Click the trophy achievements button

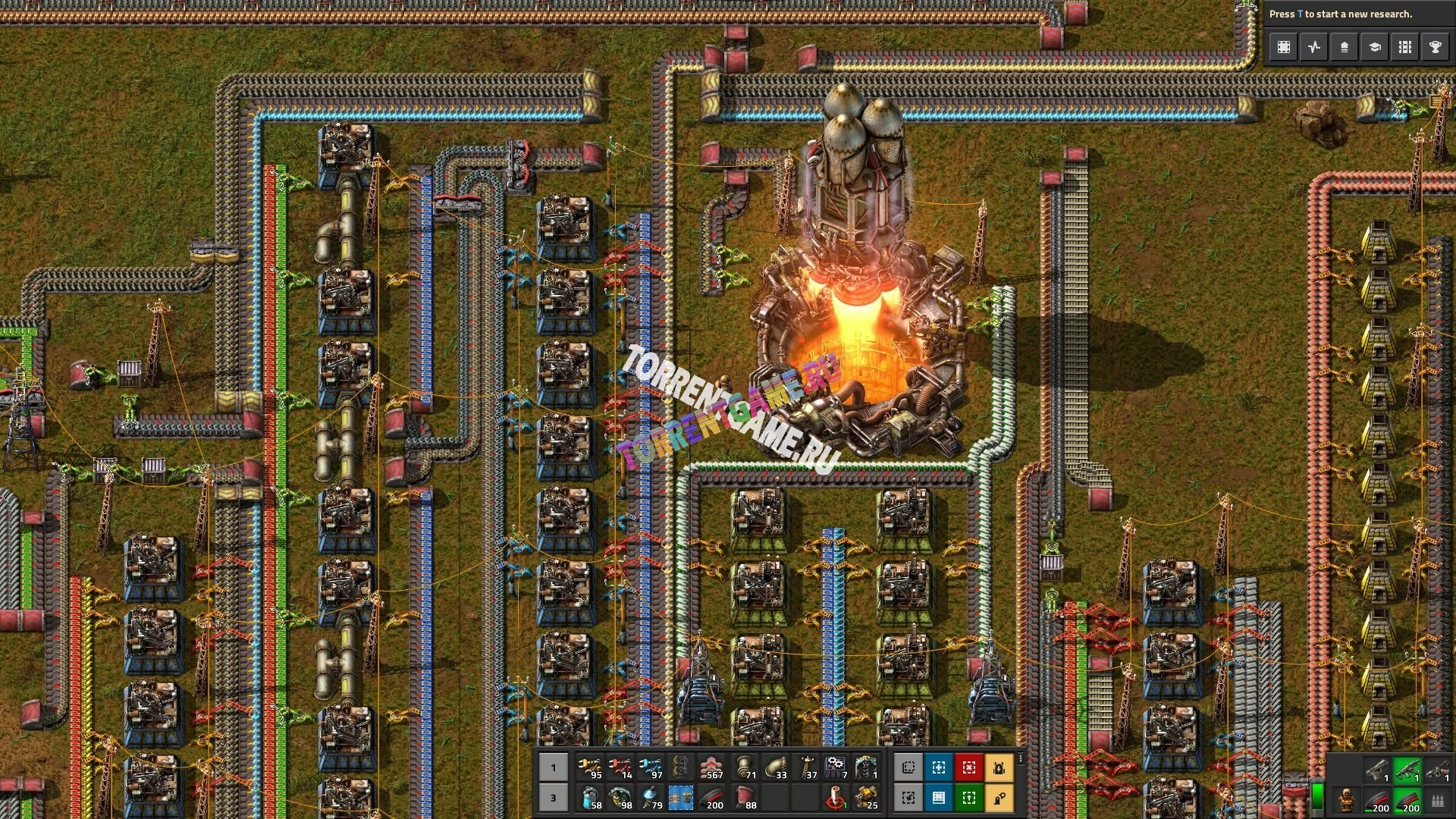pyautogui.click(x=1435, y=47)
